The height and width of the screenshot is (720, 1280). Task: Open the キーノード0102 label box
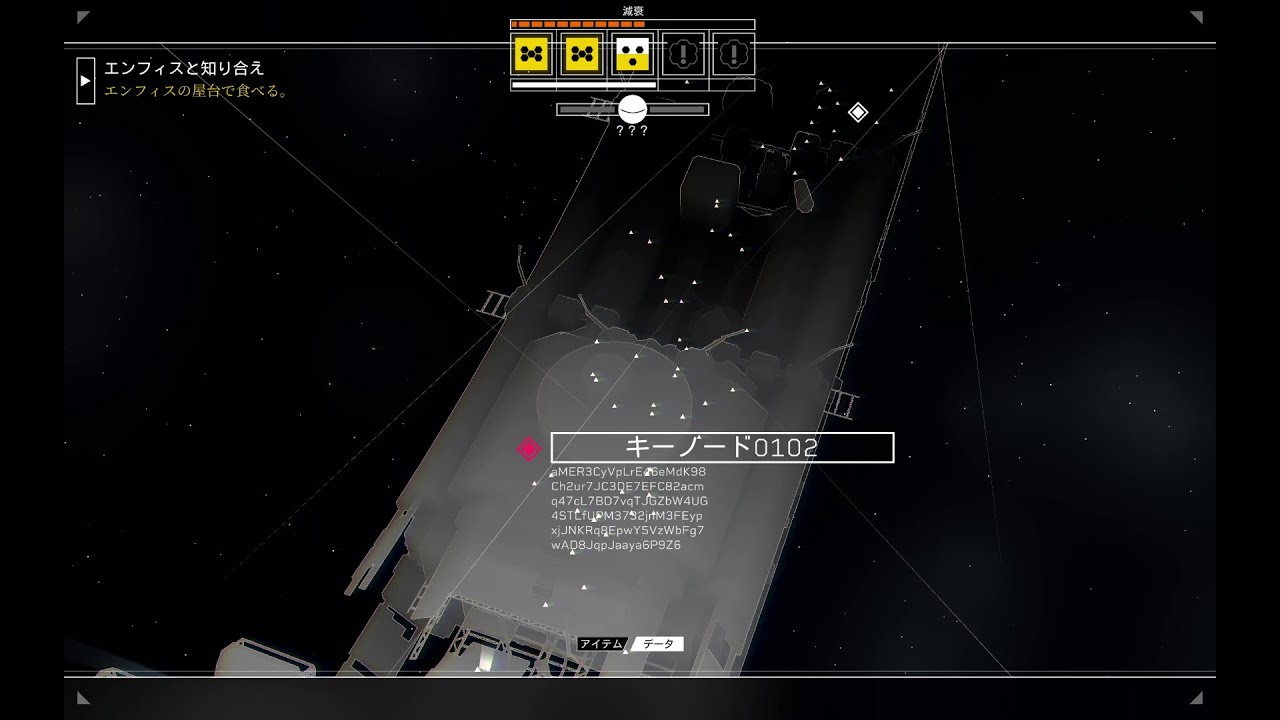tap(722, 447)
